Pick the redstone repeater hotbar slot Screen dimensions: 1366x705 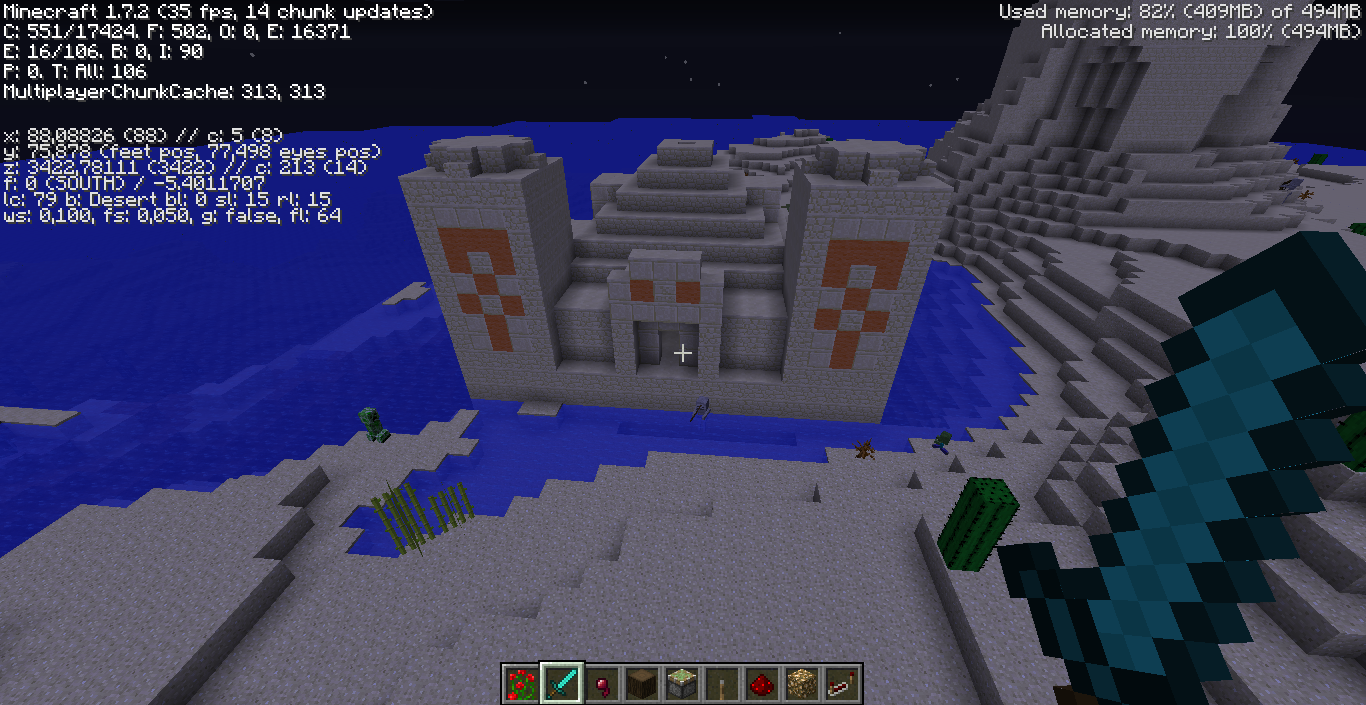click(x=841, y=684)
